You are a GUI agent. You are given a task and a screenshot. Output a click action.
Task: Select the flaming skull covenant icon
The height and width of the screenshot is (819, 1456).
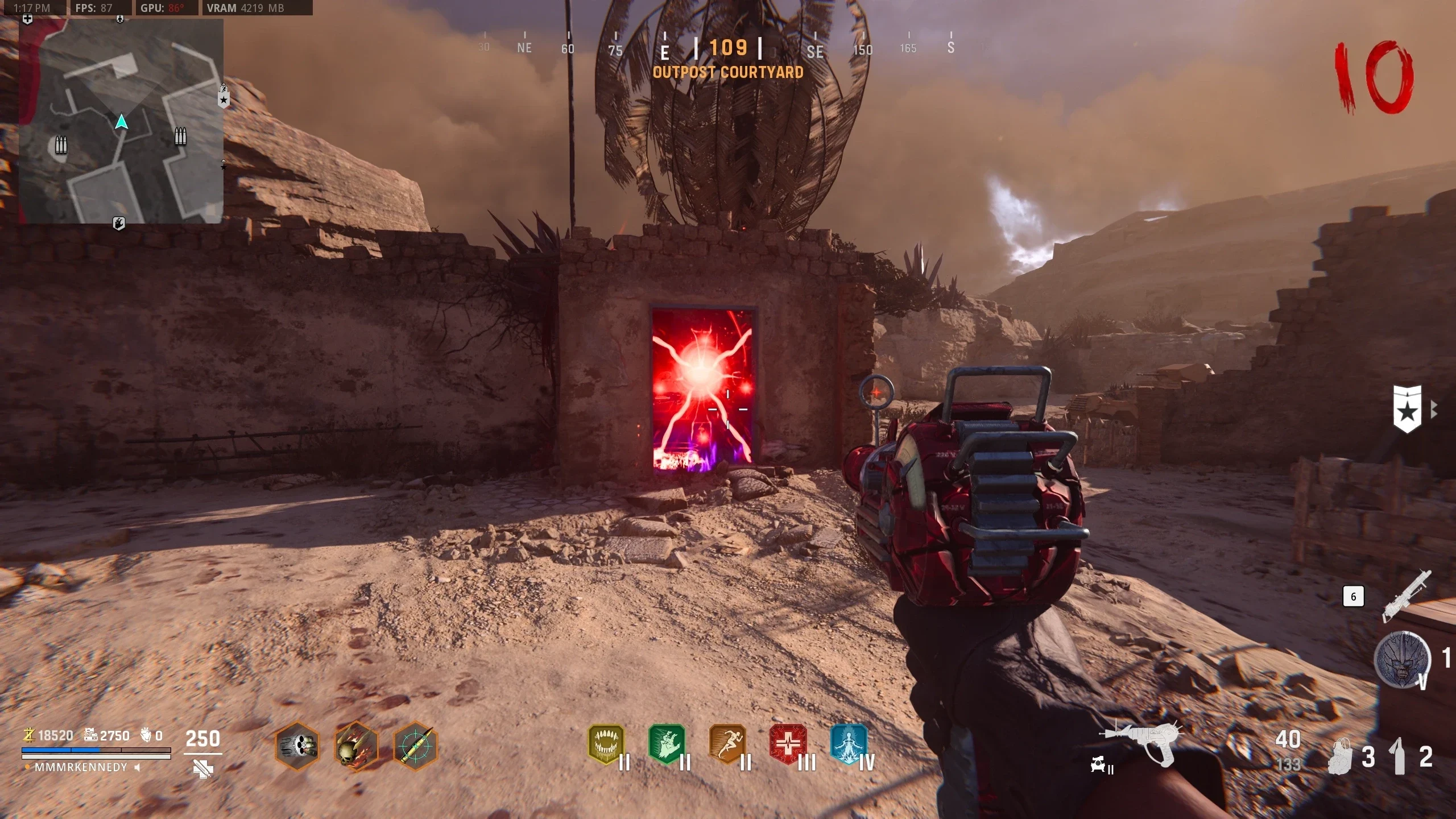356,746
